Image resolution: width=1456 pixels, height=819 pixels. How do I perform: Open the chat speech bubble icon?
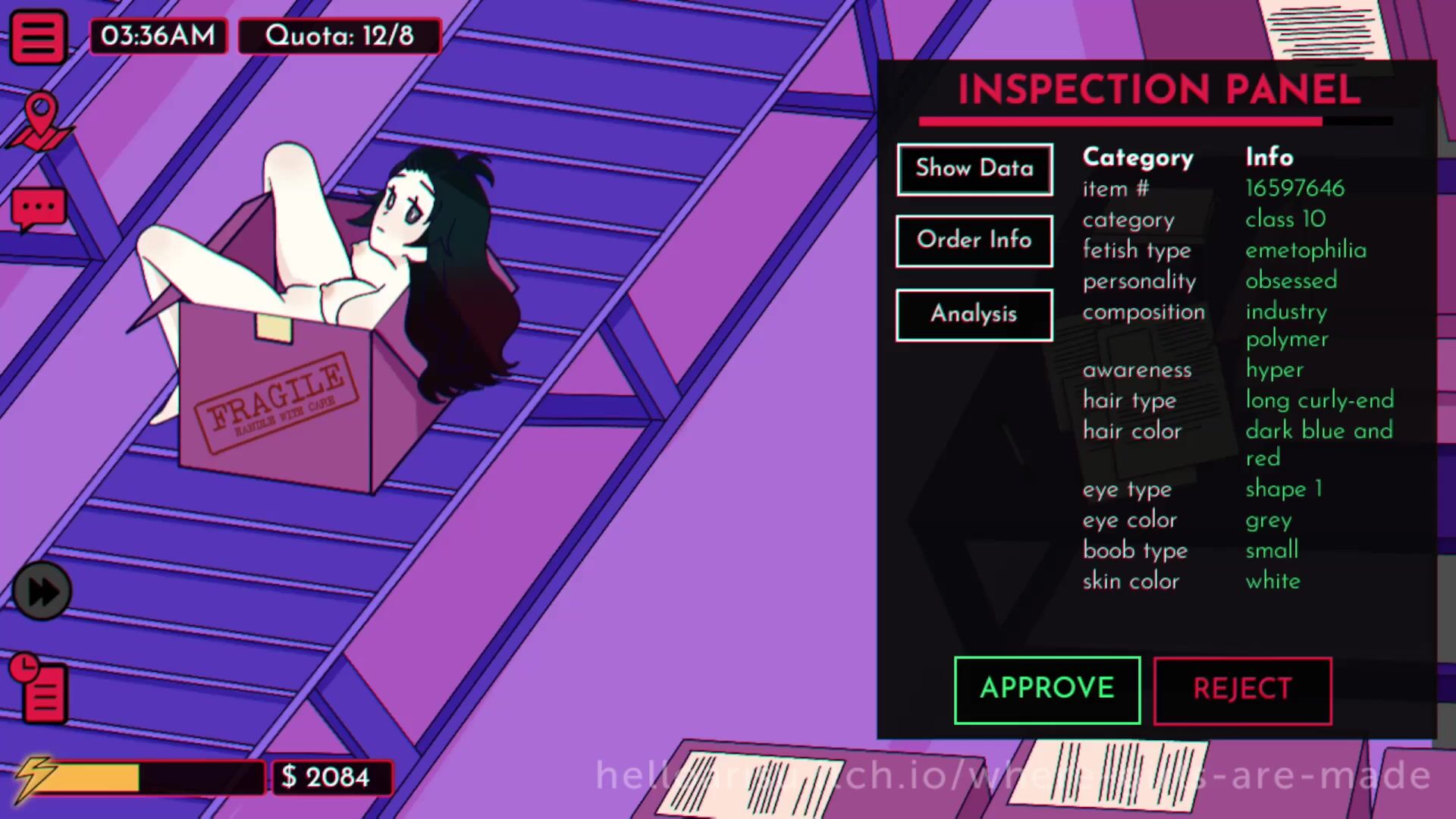[x=38, y=209]
